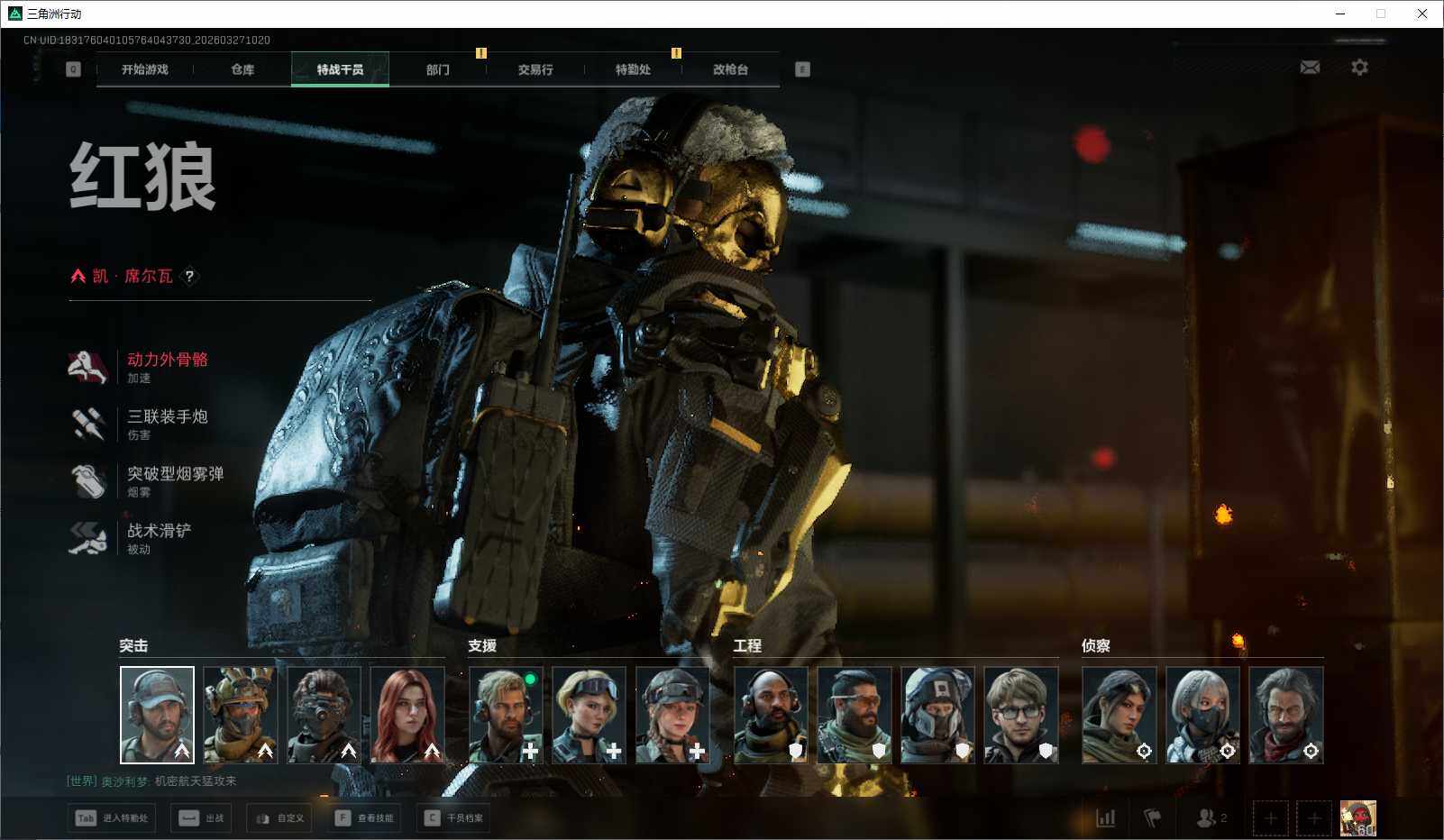Image resolution: width=1444 pixels, height=840 pixels.
Task: View the 动力外骨骼 skill
Action: [x=167, y=360]
